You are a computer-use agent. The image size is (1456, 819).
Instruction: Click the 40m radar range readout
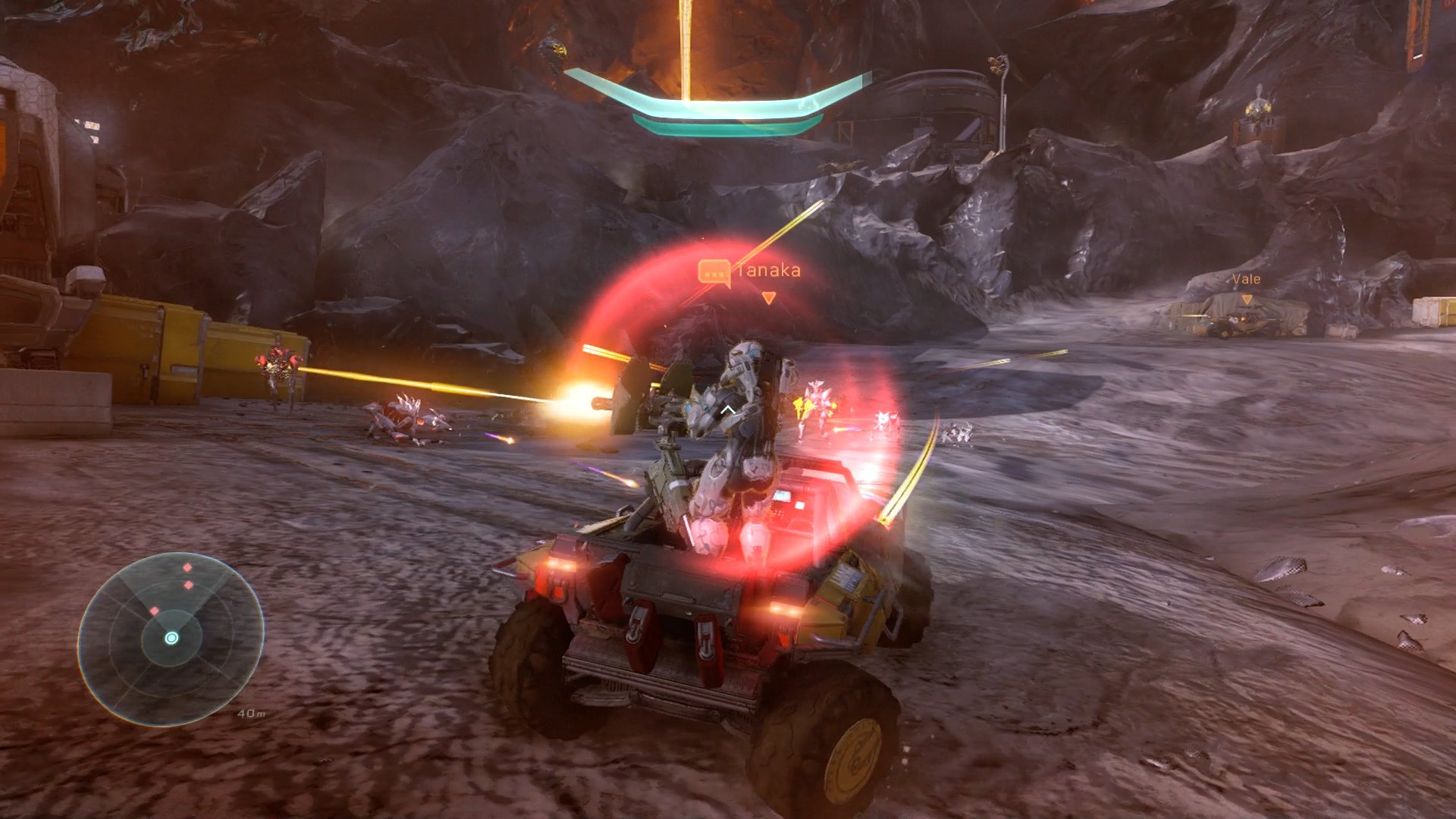click(x=252, y=713)
